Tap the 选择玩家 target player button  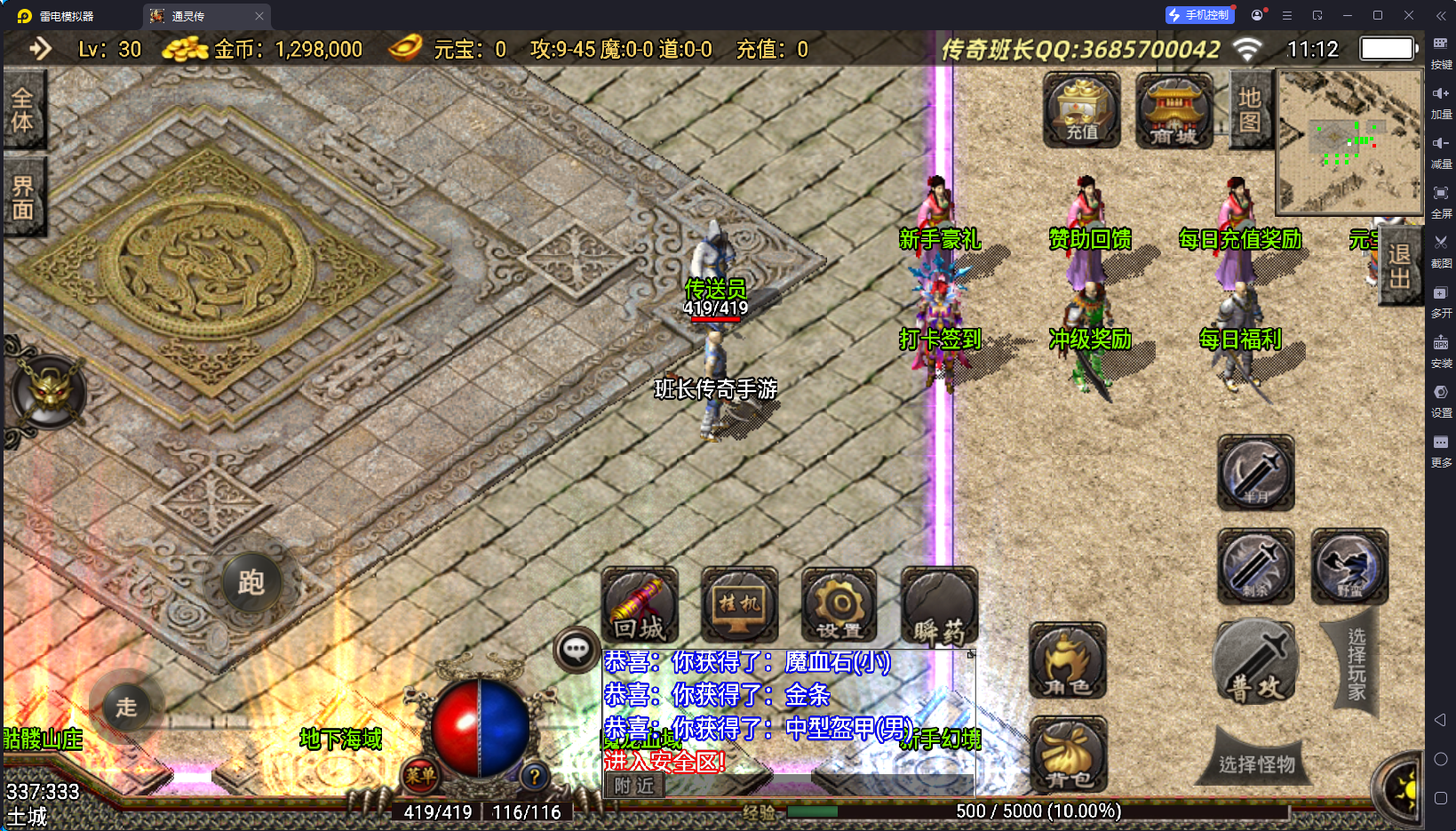click(x=1356, y=663)
